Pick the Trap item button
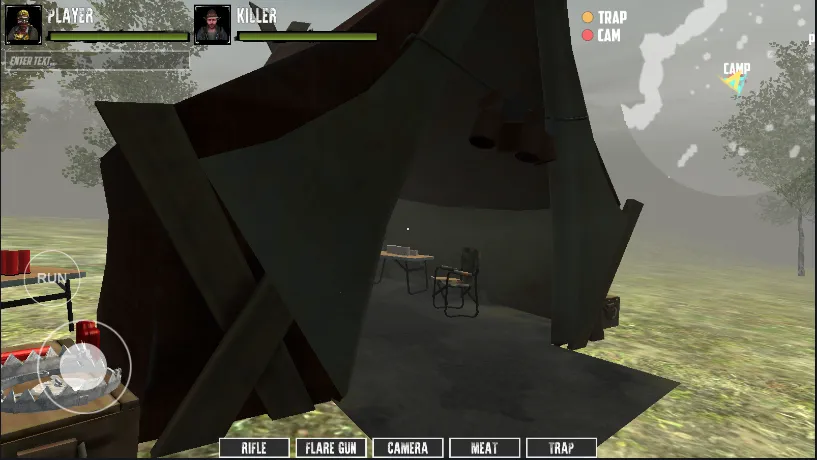 pos(561,448)
